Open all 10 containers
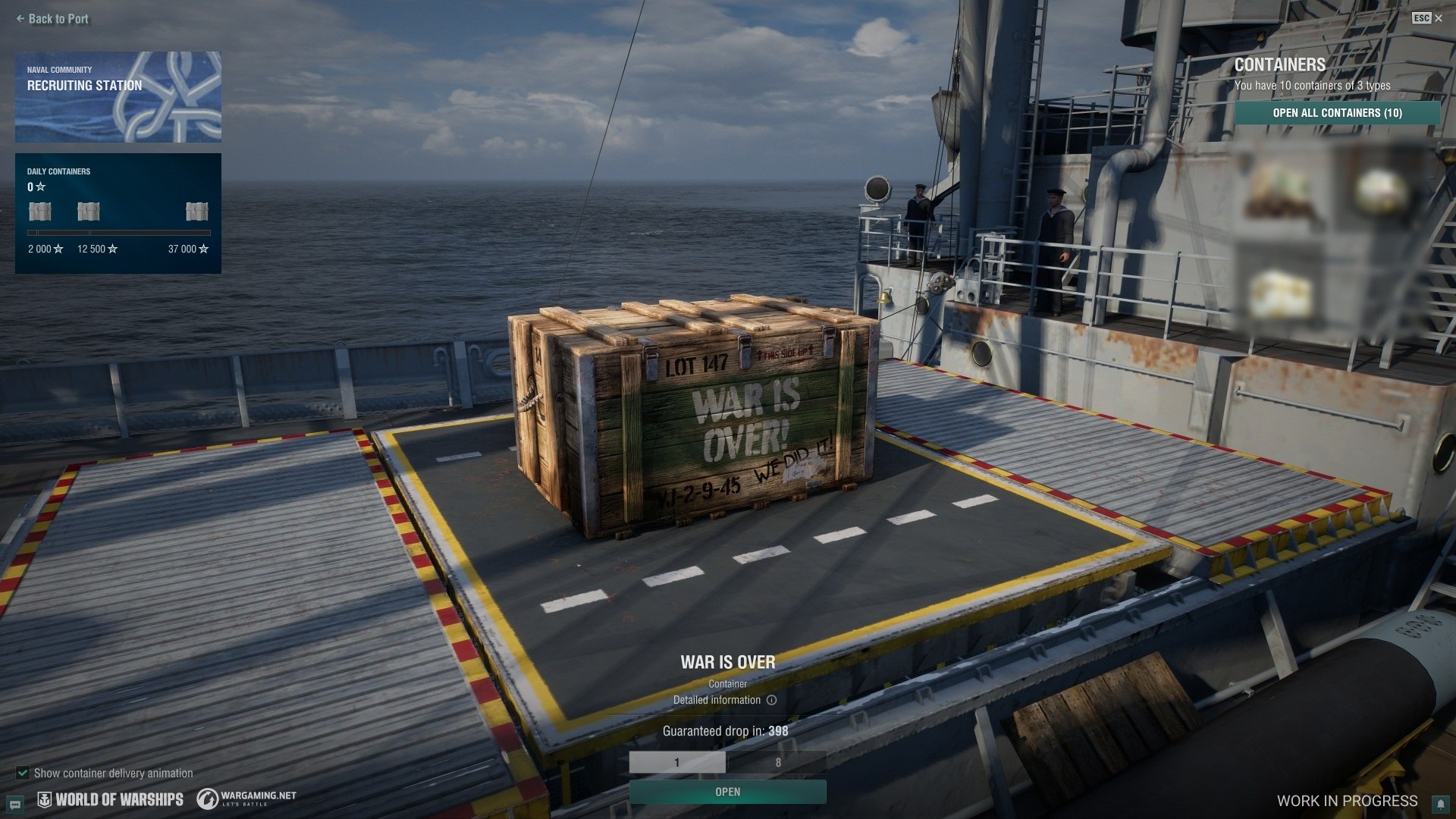The width and height of the screenshot is (1456, 819). (x=1337, y=113)
